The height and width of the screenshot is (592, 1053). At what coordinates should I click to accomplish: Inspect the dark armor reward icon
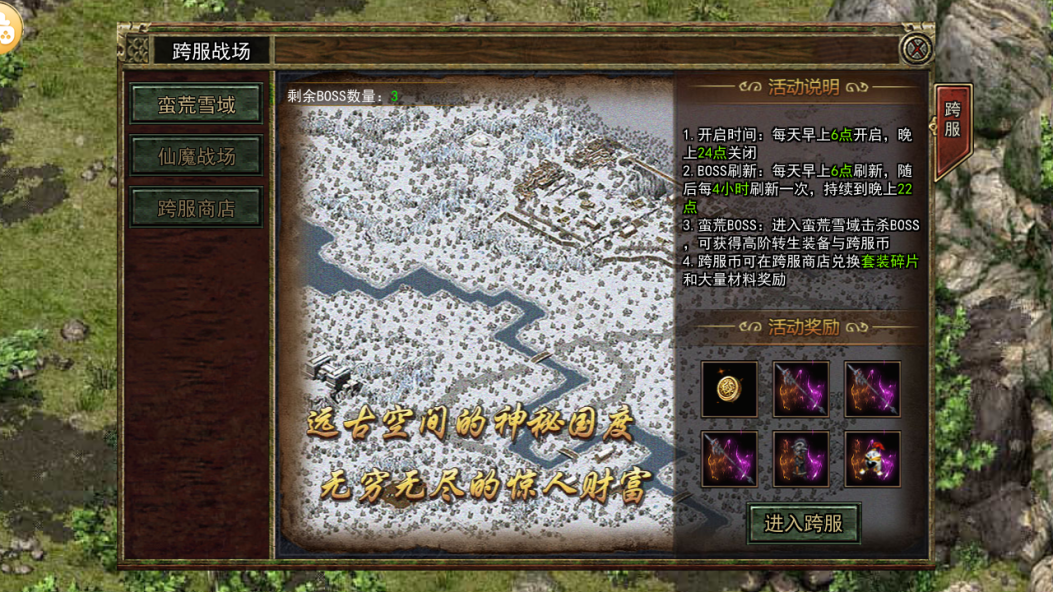[x=800, y=459]
